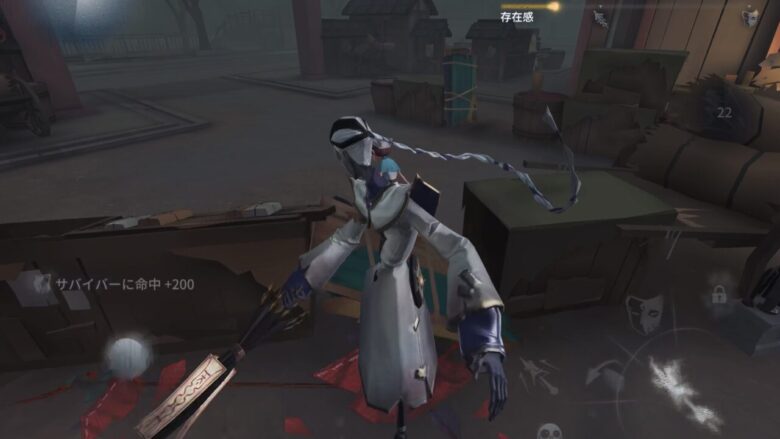Tap the padlock locked skill icon
The height and width of the screenshot is (439, 780).
point(718,294)
